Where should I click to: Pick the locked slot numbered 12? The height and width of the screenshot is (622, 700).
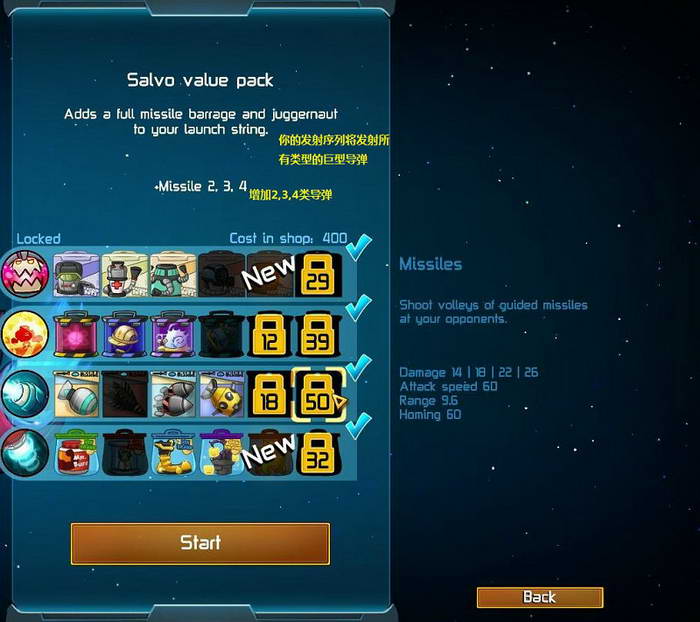point(270,334)
